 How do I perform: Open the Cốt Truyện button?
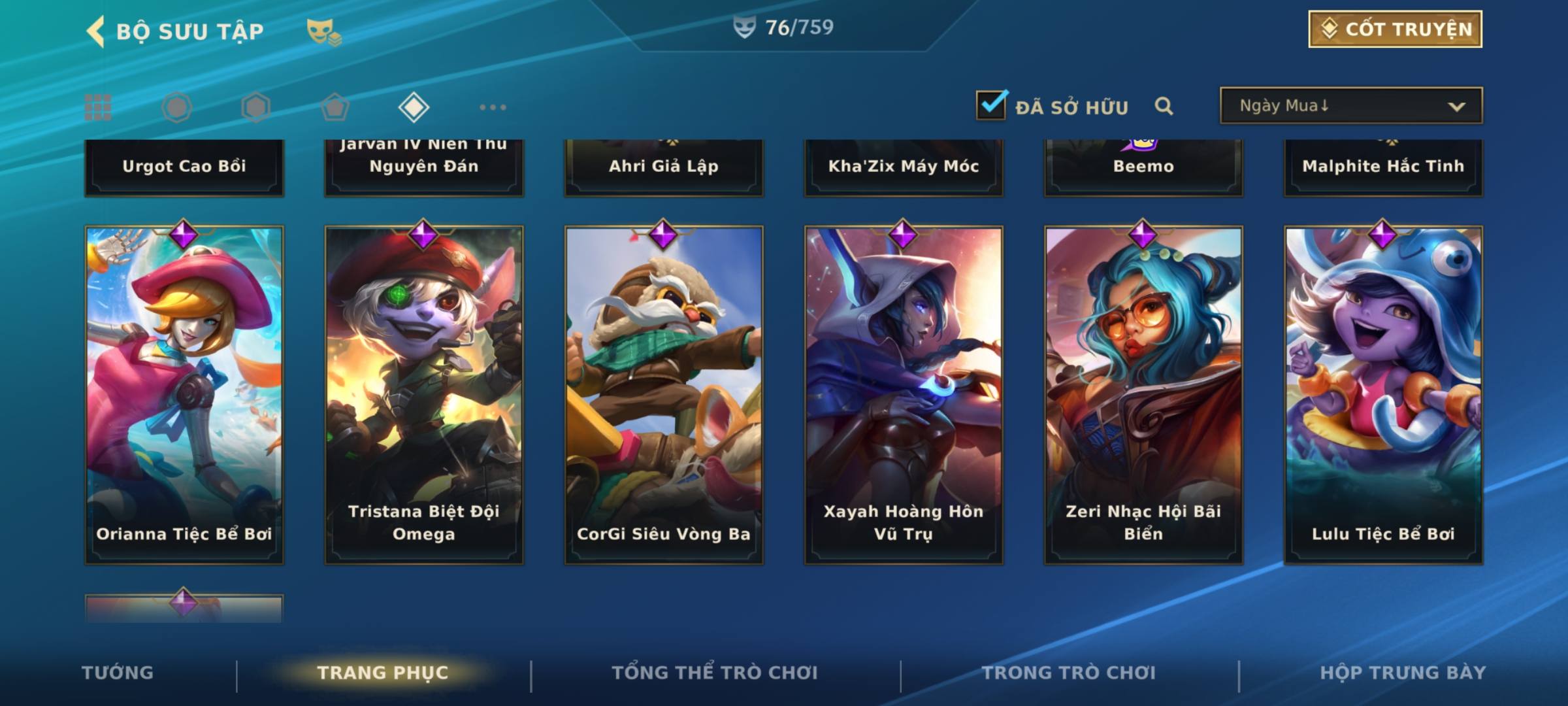click(1395, 29)
